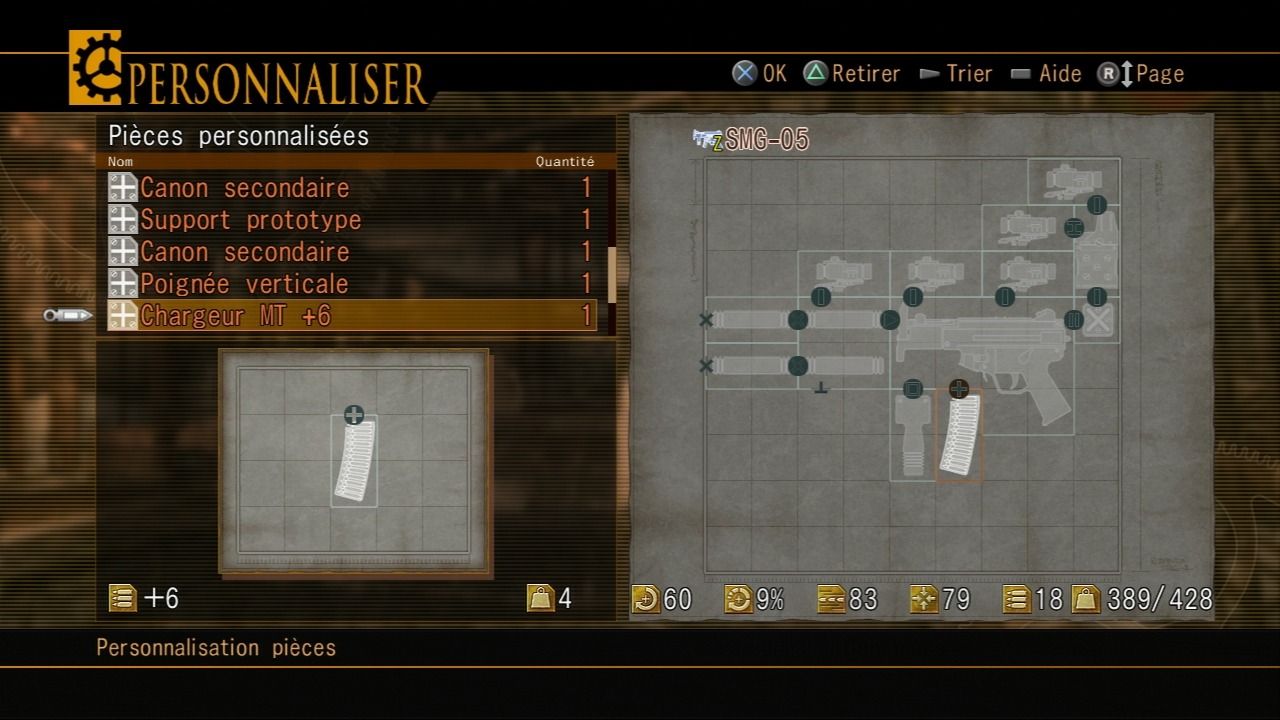Click the magazine part attached to the weapon
Screen dimensions: 1280x720
click(x=958, y=438)
